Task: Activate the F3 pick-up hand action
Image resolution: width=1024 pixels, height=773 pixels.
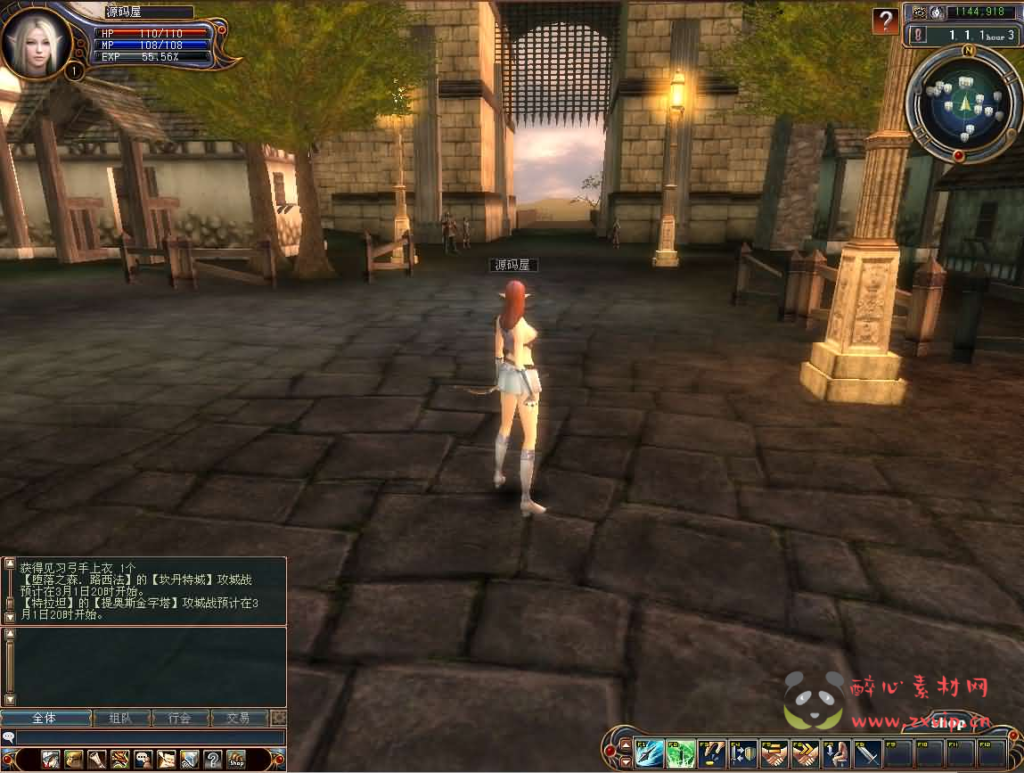Action: tap(711, 752)
